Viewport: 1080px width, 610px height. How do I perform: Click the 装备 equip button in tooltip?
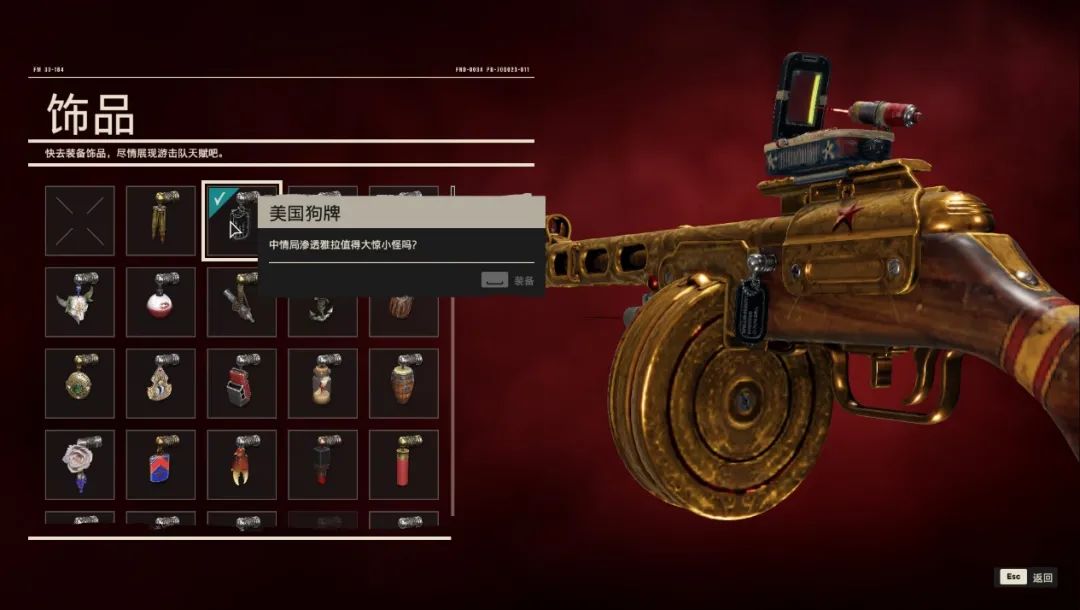click(508, 281)
